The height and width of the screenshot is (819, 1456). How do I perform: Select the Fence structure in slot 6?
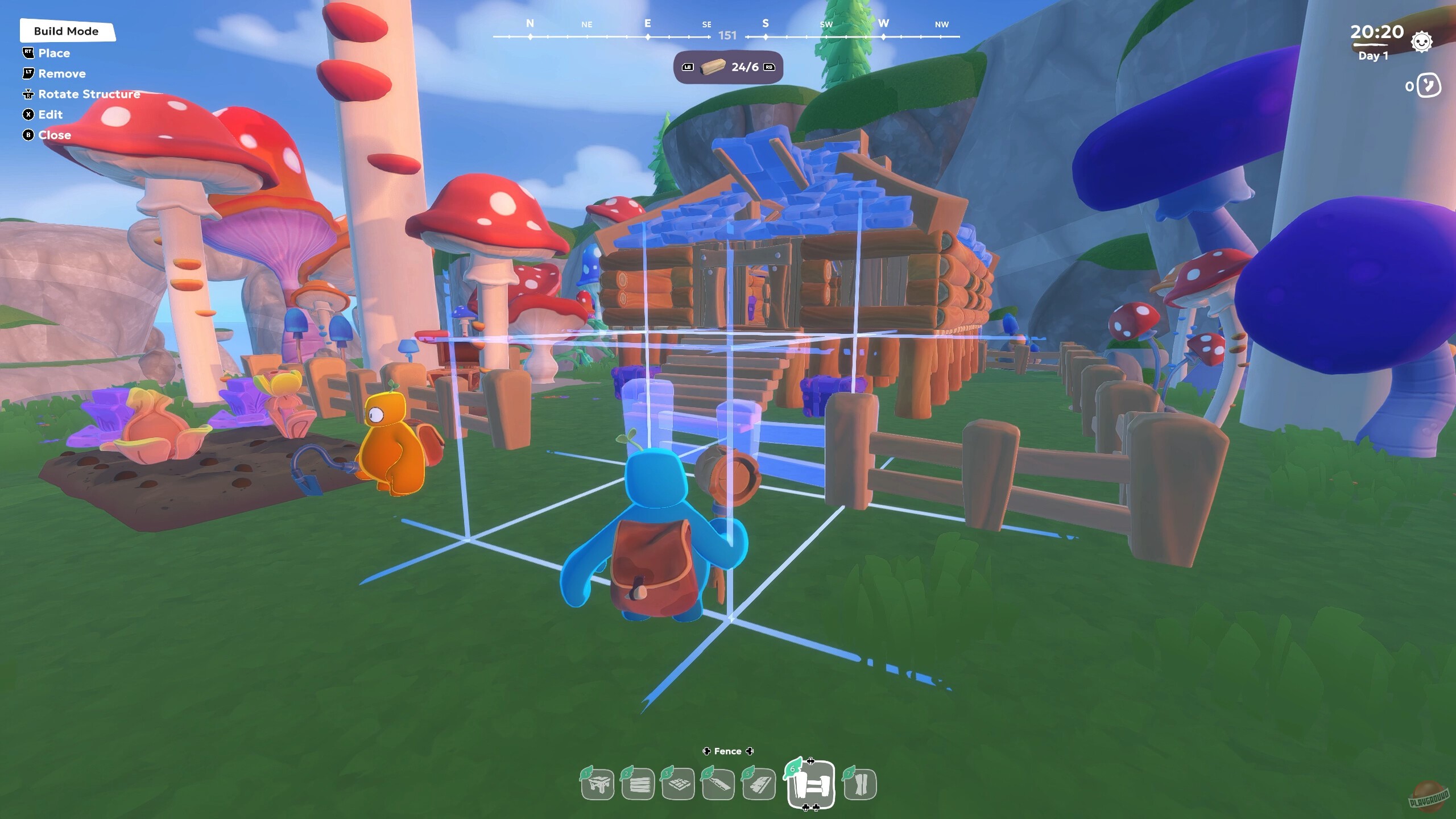(x=810, y=784)
